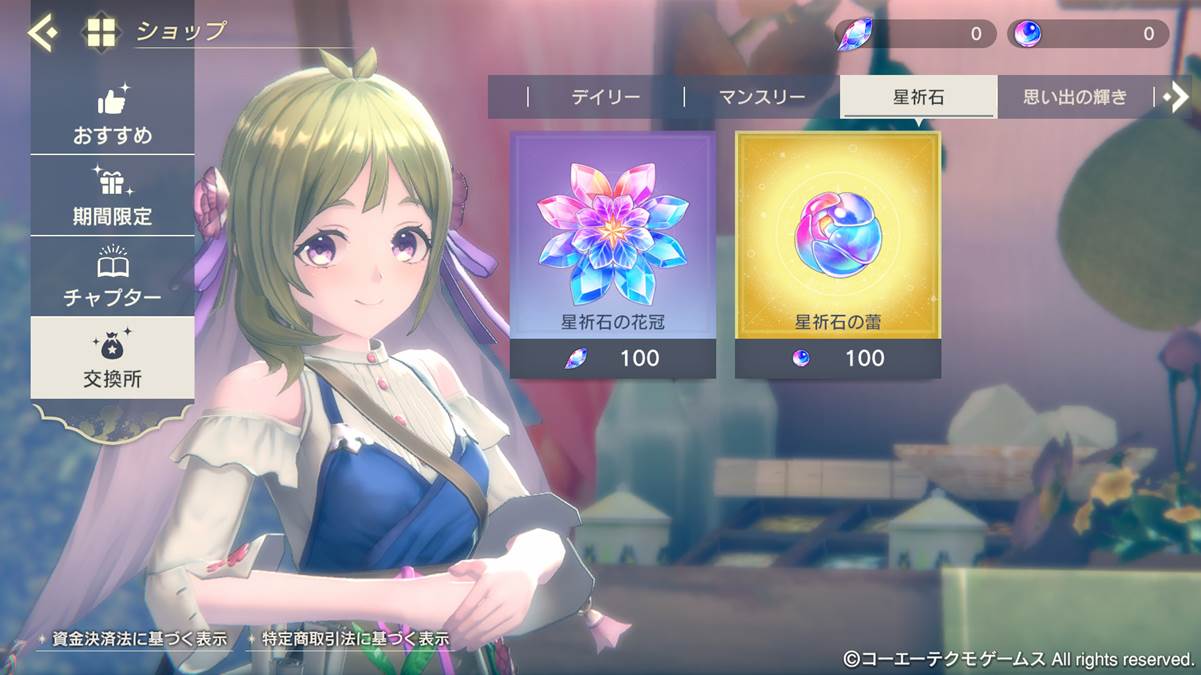
Task: Open 資金決済法に基づく表示 notice
Action: [139, 638]
